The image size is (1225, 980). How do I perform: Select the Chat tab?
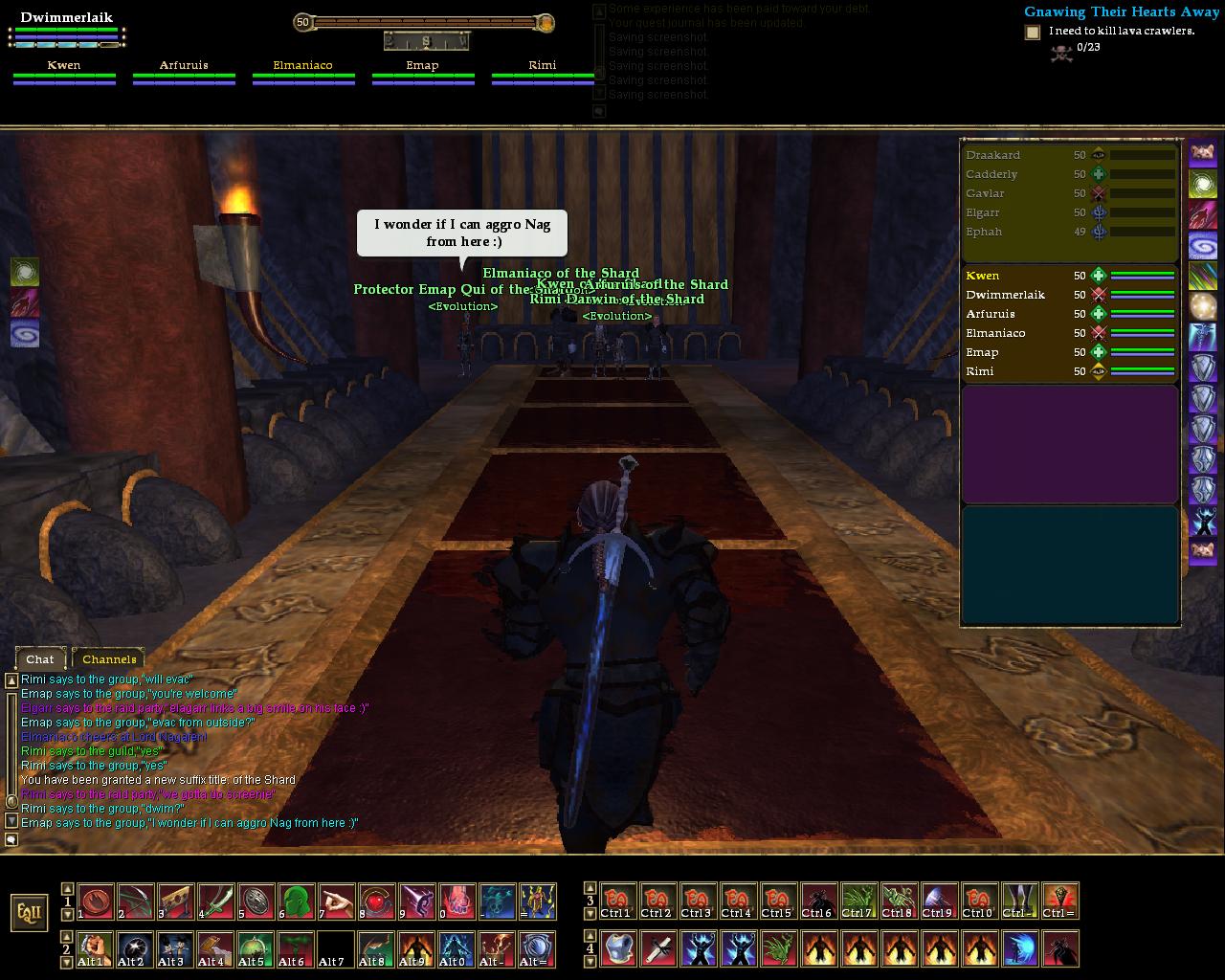tap(40, 658)
